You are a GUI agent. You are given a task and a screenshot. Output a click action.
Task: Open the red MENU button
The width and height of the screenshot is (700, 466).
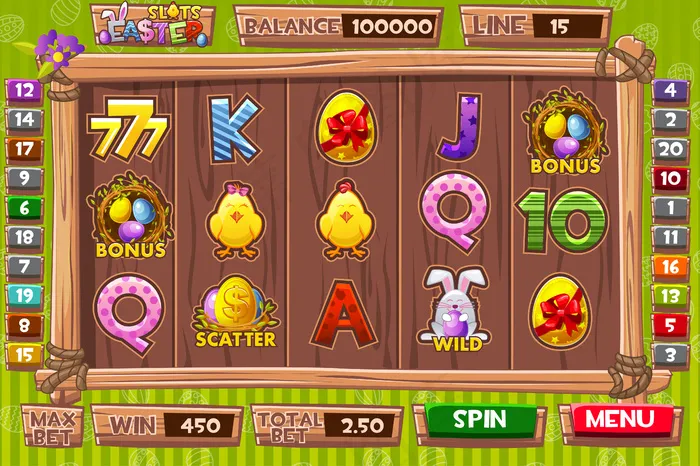620,420
